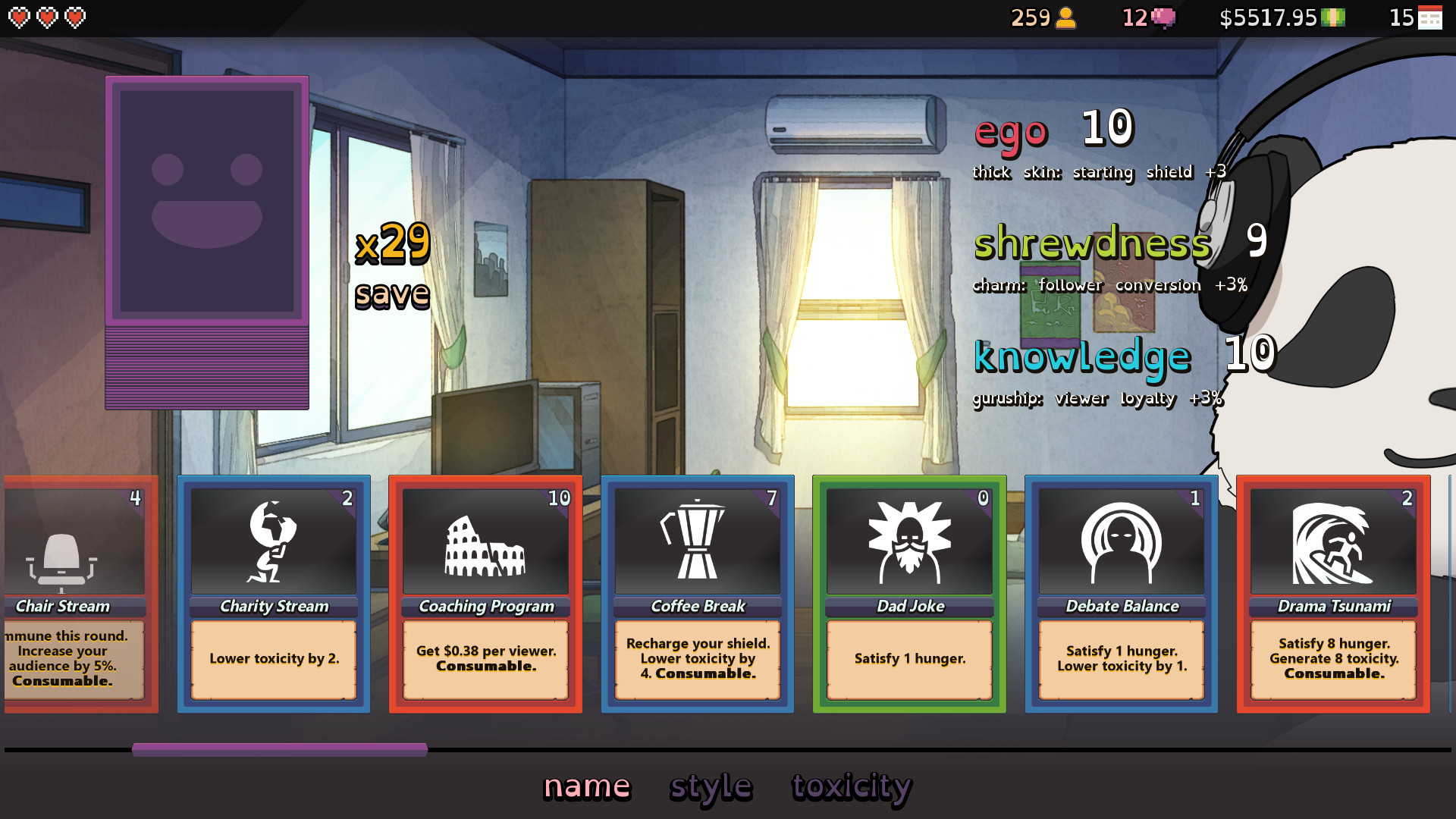
Task: Select the toxicity sort option
Action: (852, 786)
